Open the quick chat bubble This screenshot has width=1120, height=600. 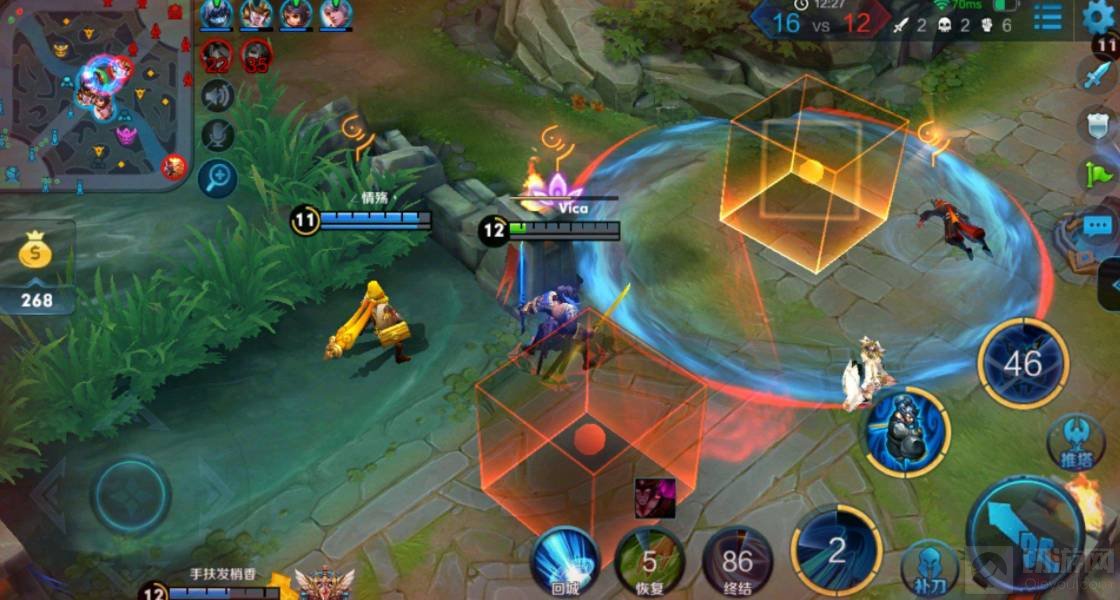(1097, 226)
